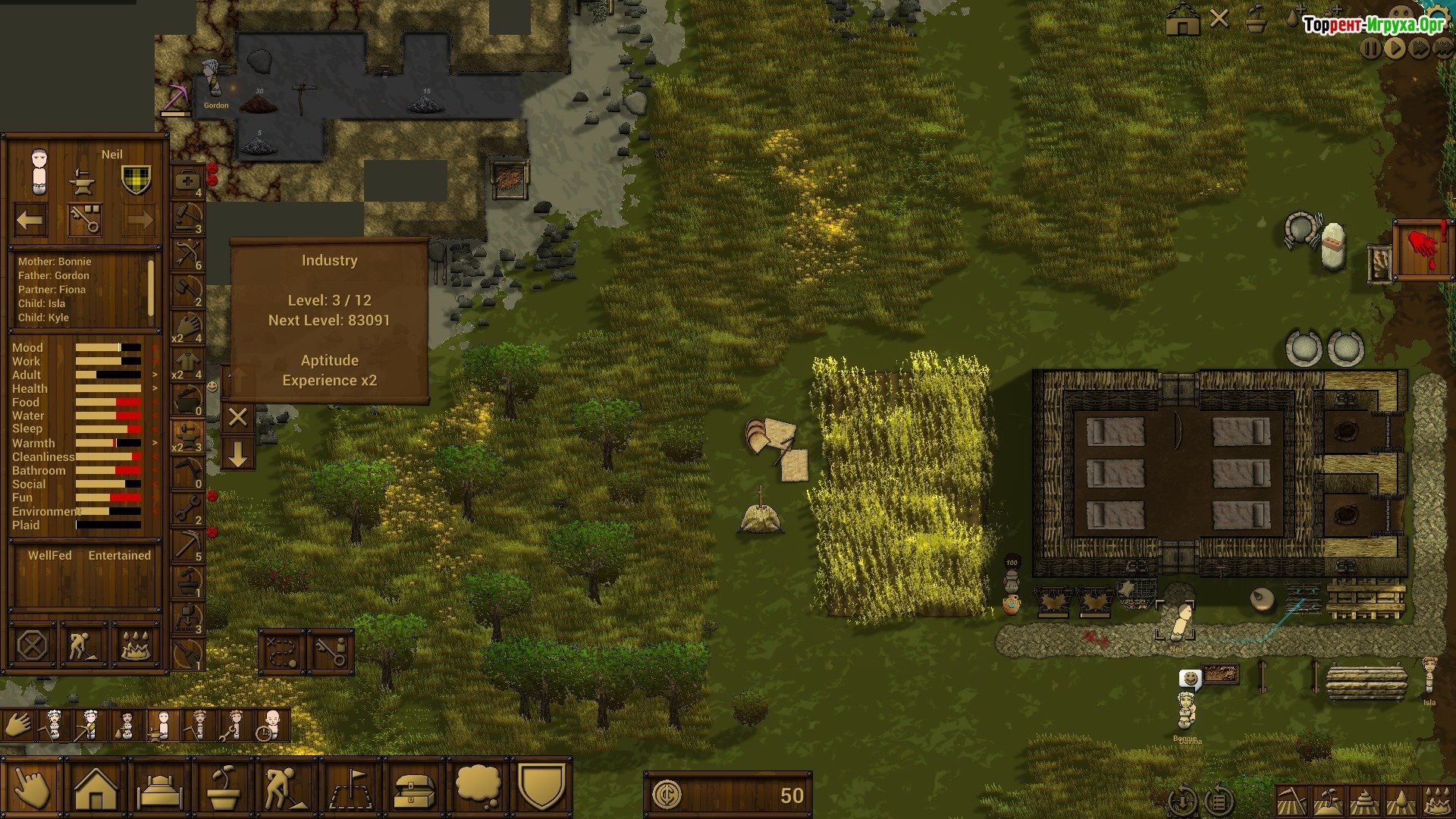Open the flag zone designation tool
The image size is (1456, 819).
coord(350,789)
